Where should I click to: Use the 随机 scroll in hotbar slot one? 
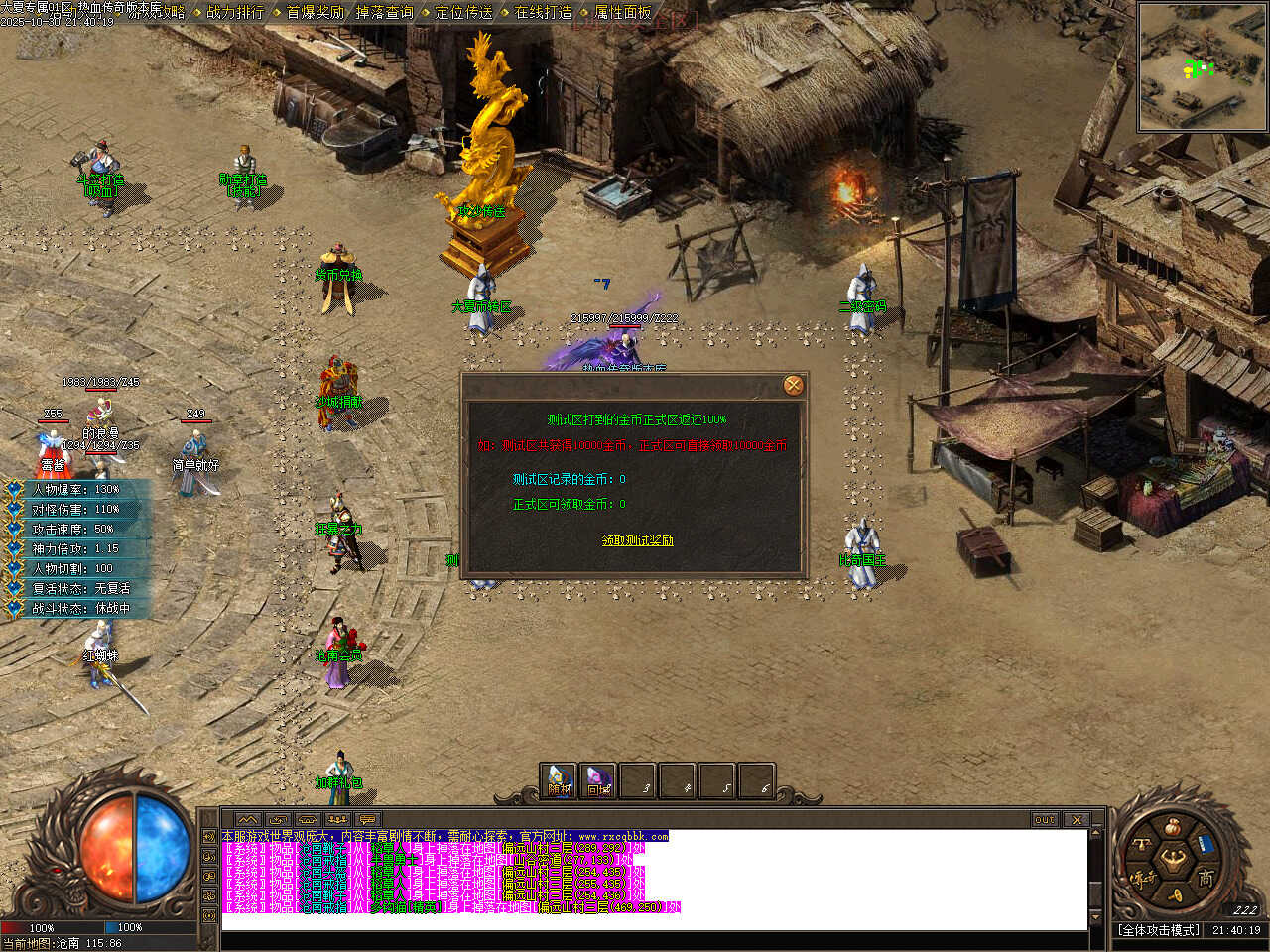pyautogui.click(x=560, y=780)
